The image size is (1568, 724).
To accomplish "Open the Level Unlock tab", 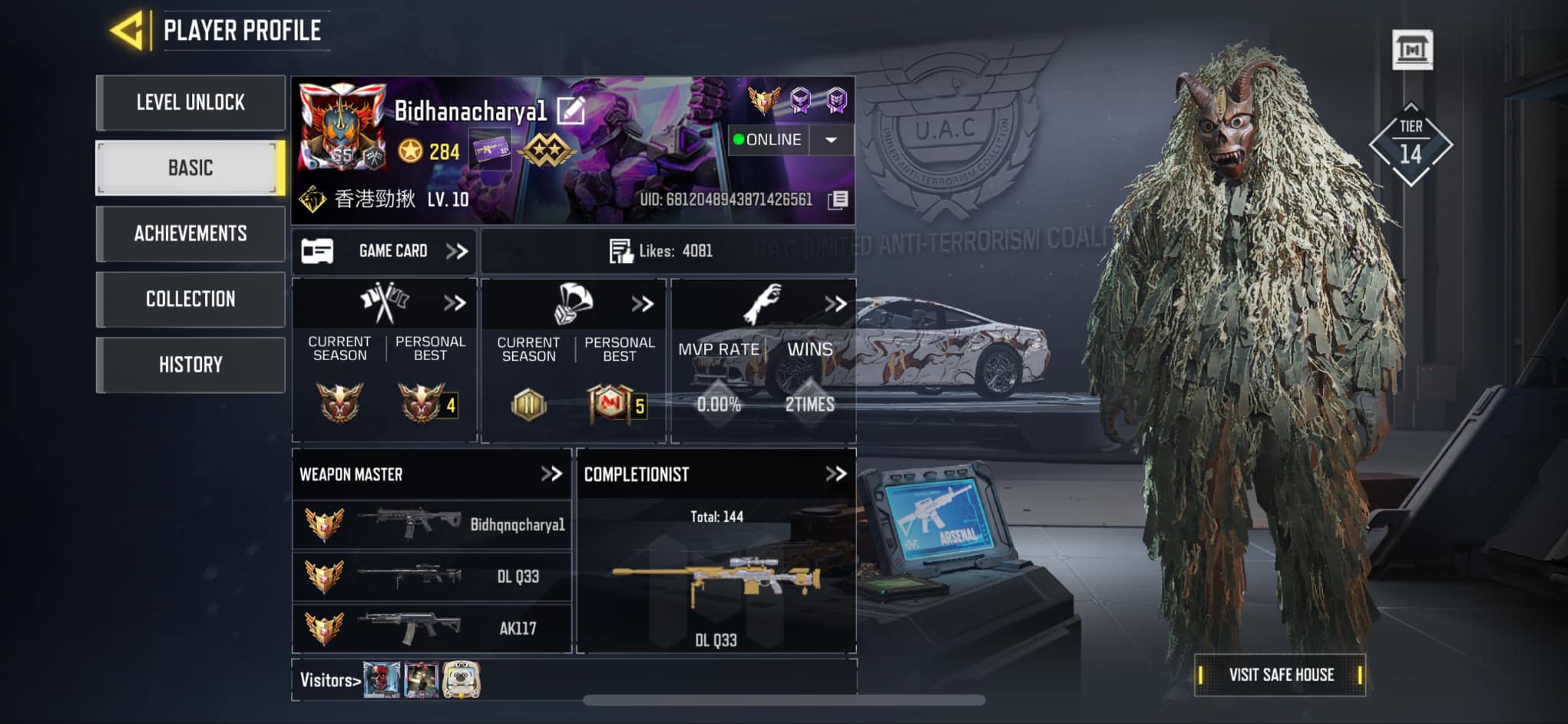I will [191, 103].
